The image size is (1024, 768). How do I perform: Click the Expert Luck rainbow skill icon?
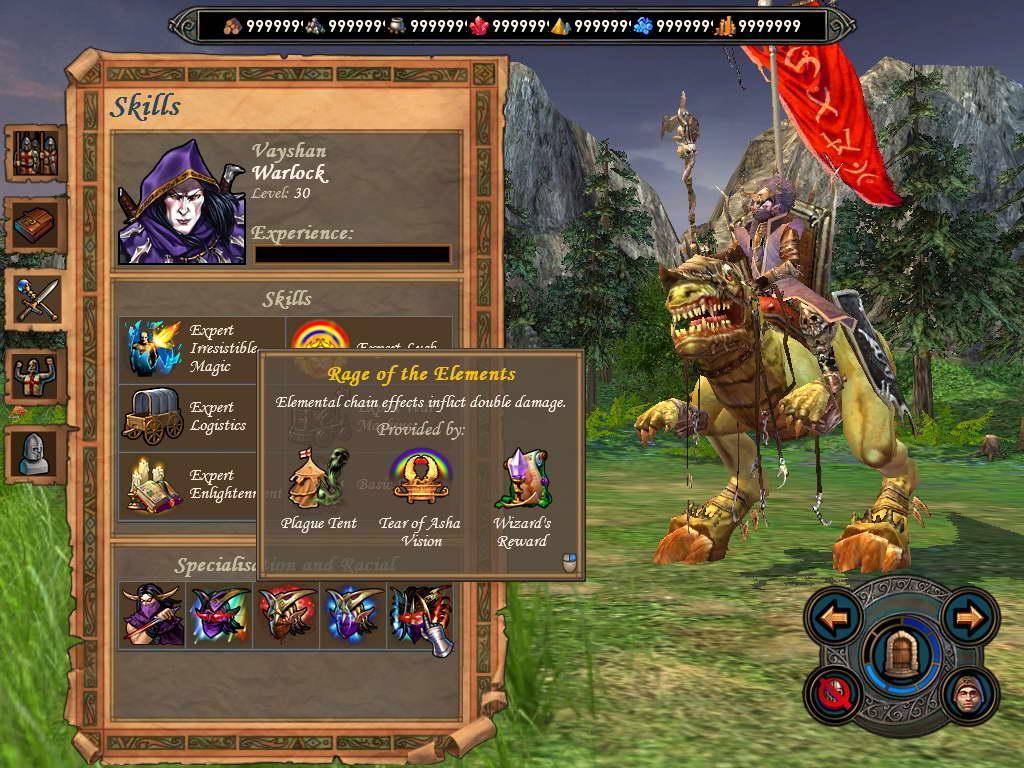click(x=318, y=336)
